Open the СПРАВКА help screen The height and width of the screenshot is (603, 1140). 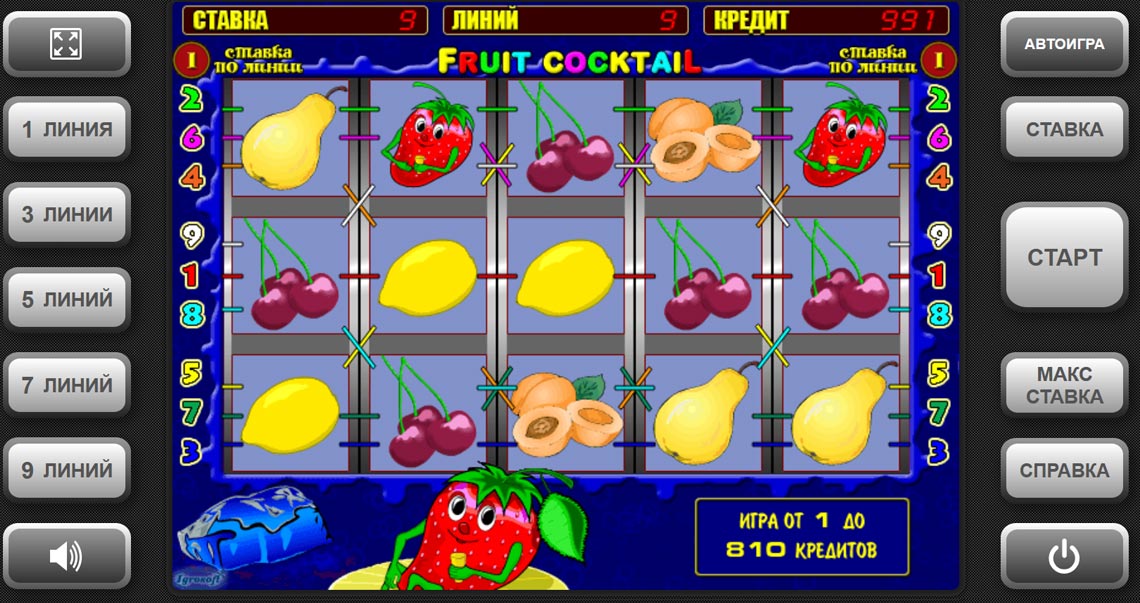click(1064, 470)
